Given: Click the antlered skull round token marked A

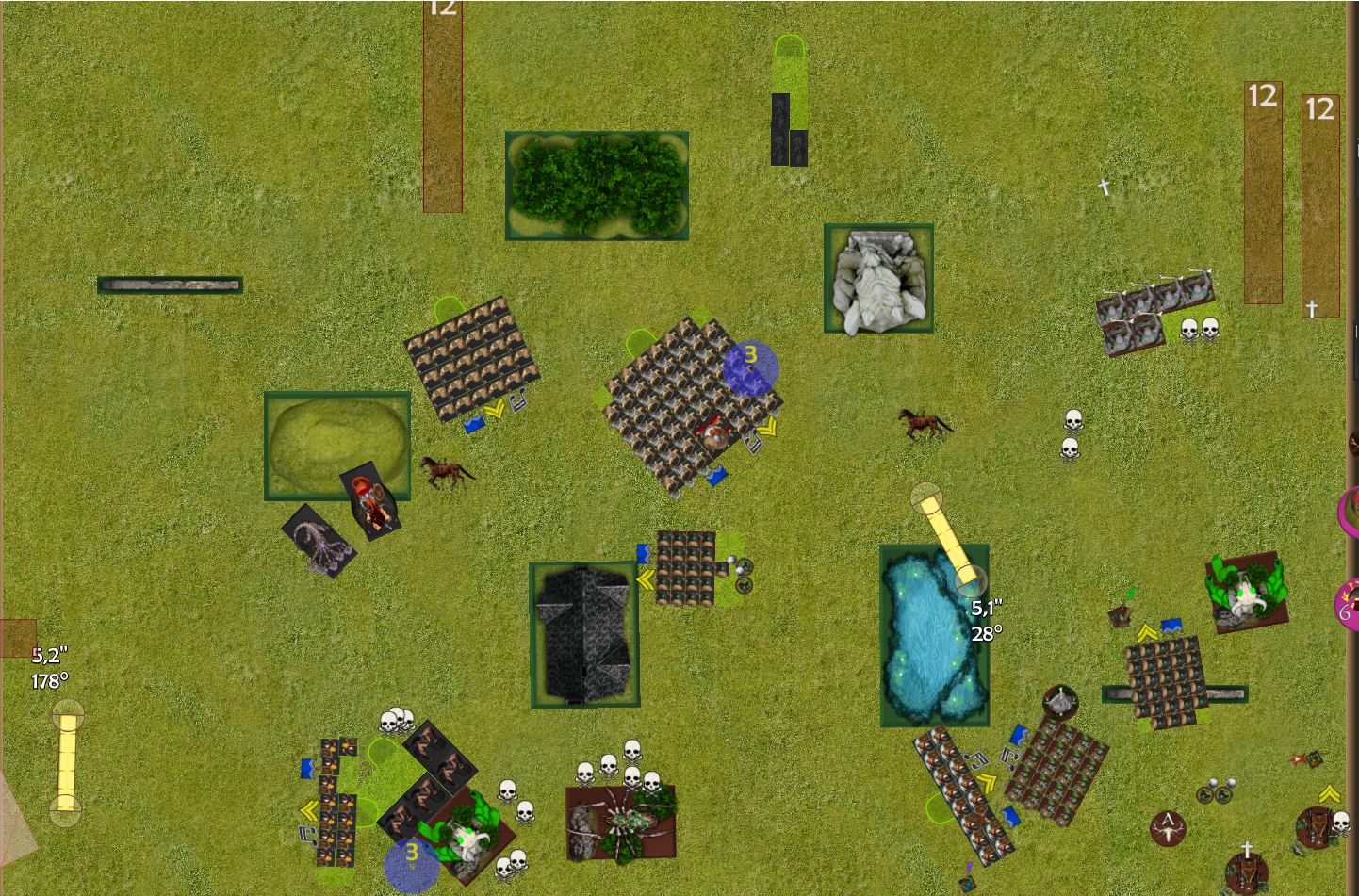Looking at the screenshot, I should (x=1169, y=828).
